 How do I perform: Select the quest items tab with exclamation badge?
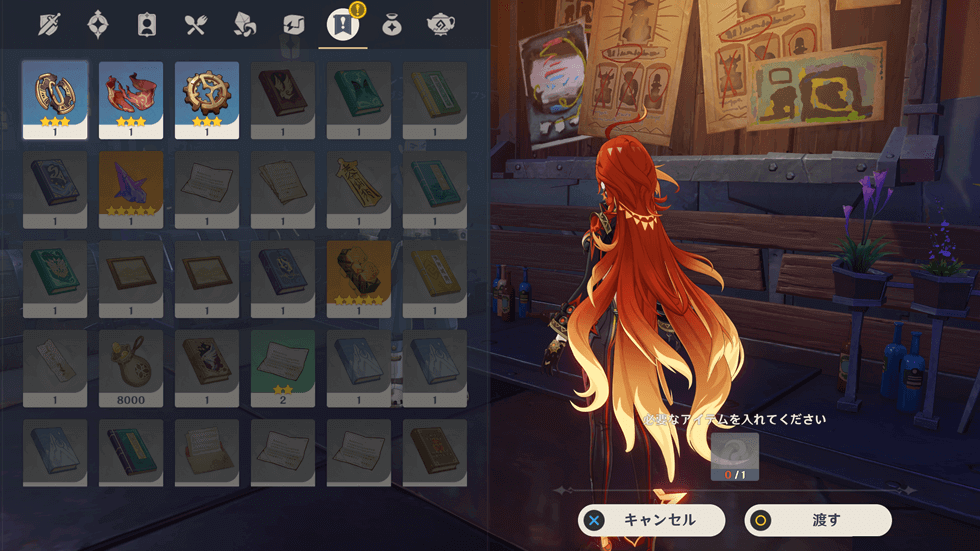343,25
